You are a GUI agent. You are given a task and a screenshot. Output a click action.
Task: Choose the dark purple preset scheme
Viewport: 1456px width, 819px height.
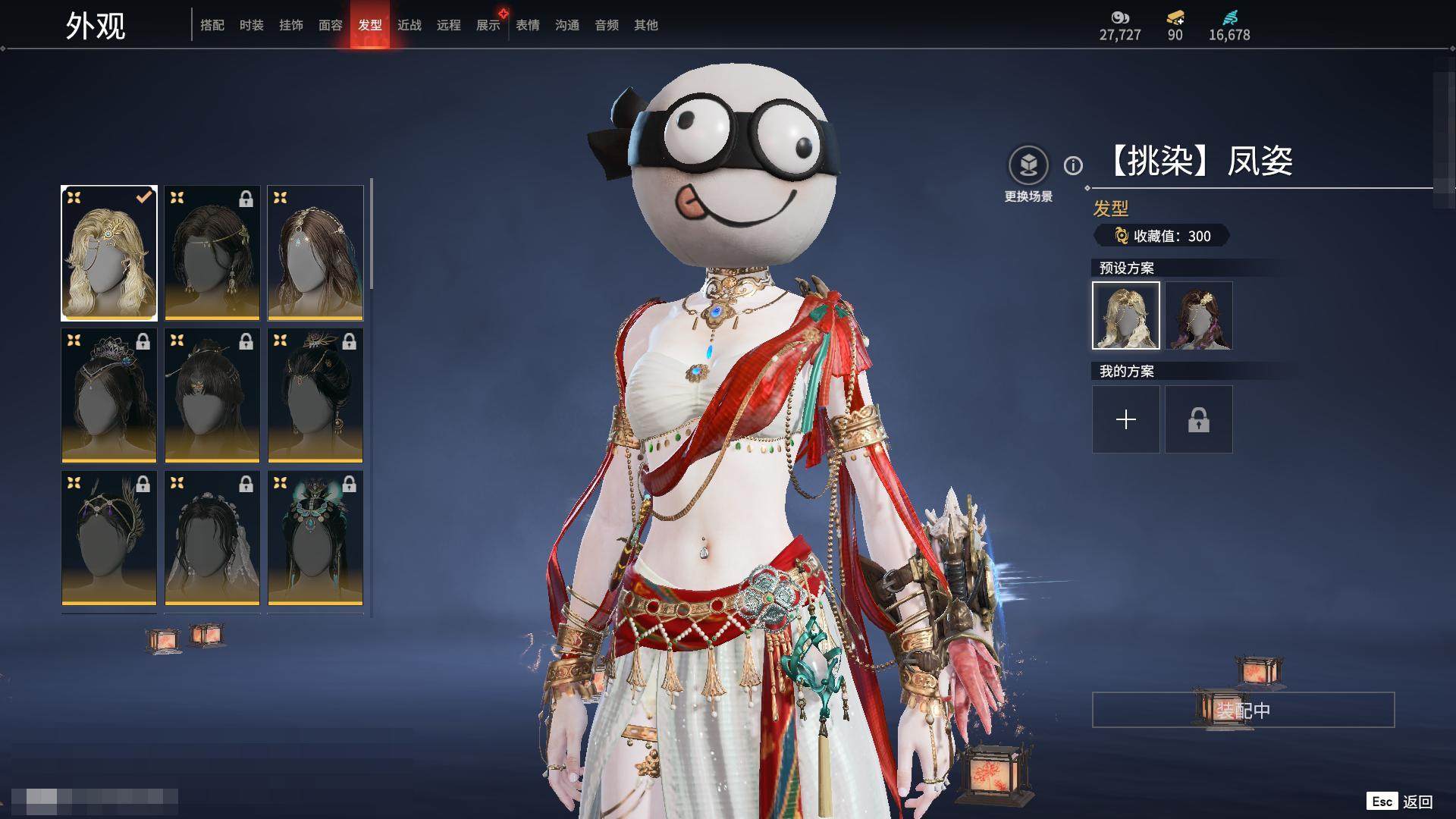click(1199, 315)
